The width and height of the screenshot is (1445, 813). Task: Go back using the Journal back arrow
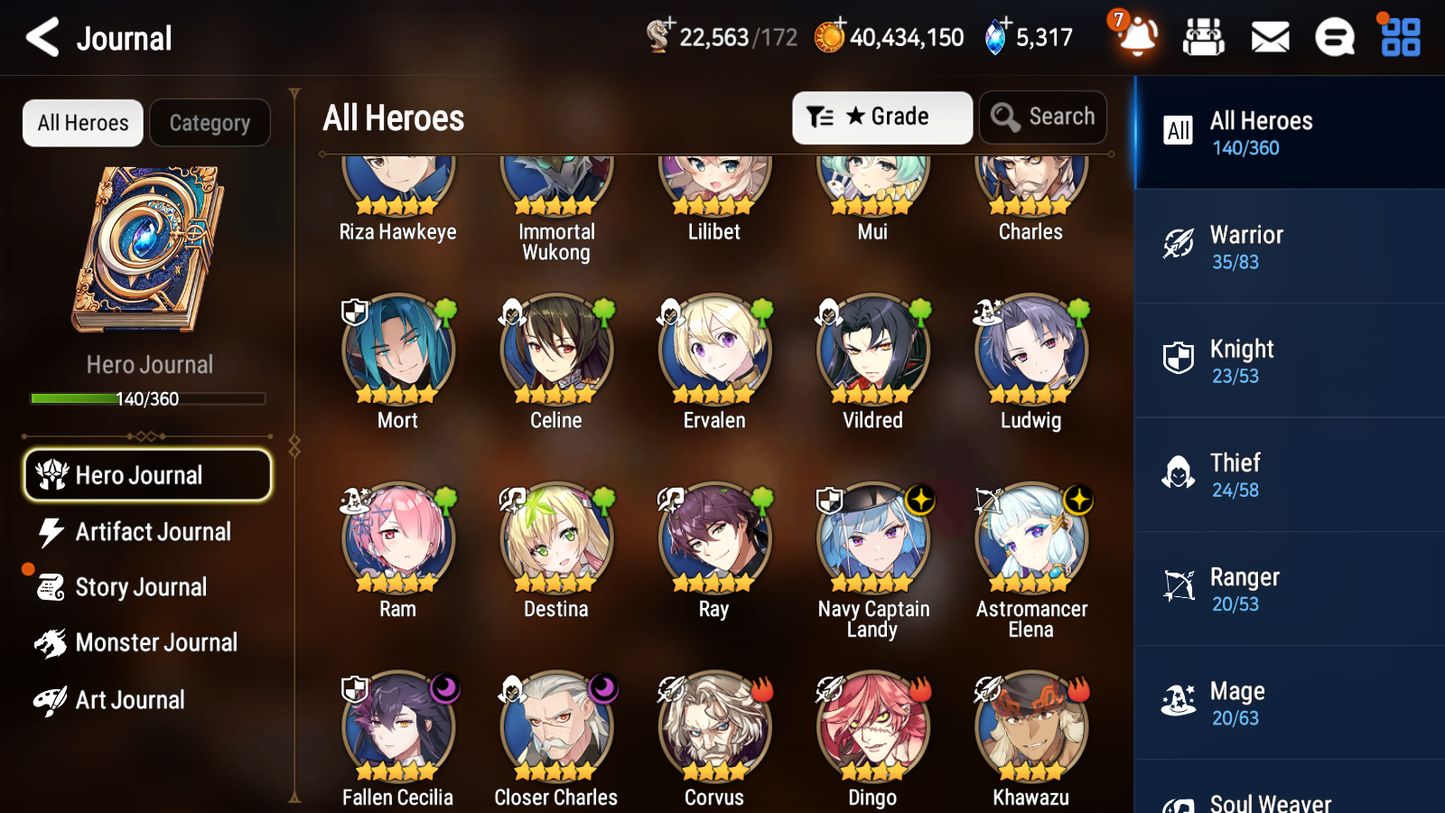pos(42,37)
